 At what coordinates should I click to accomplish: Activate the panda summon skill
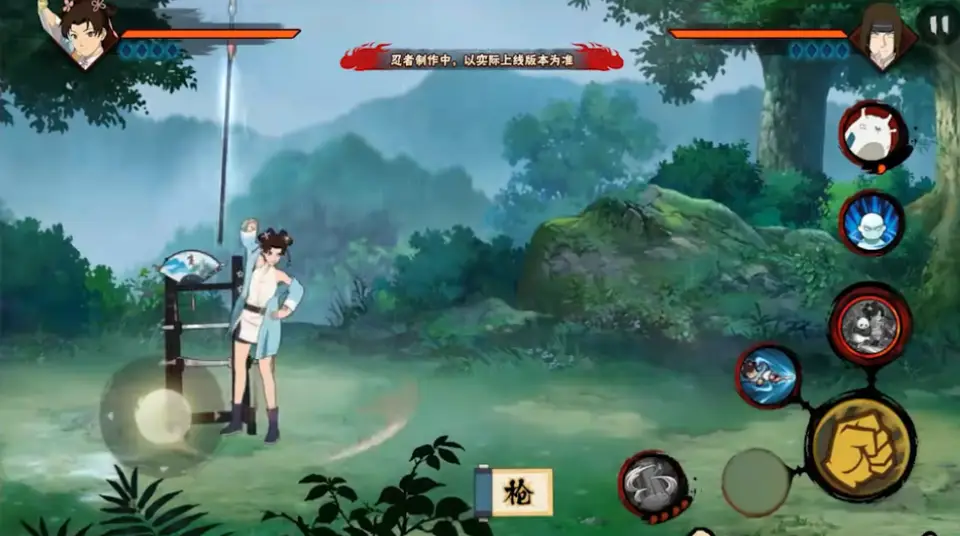point(869,324)
